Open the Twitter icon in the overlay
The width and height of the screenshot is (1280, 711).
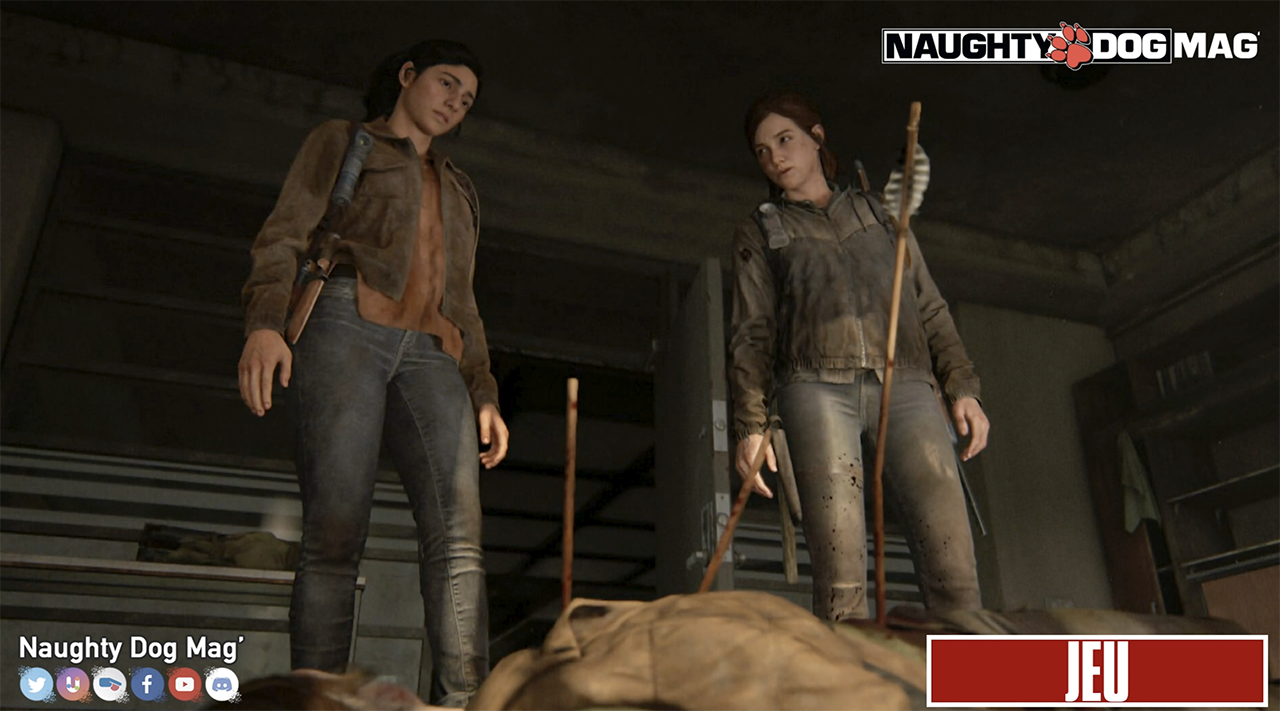click(36, 684)
